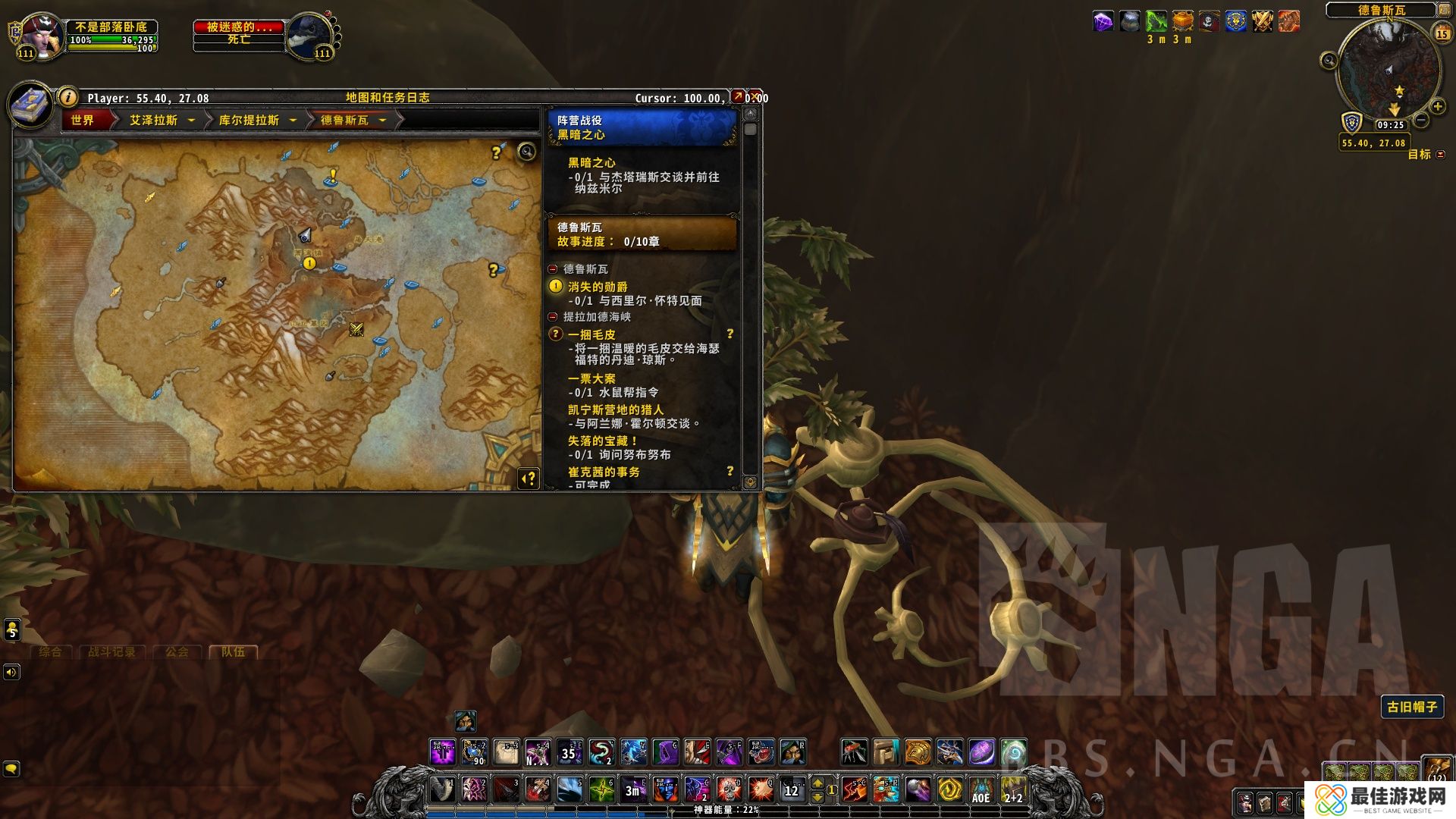Select the 失落的宝藏！ quest entry
Image resolution: width=1456 pixels, height=819 pixels.
(x=603, y=441)
